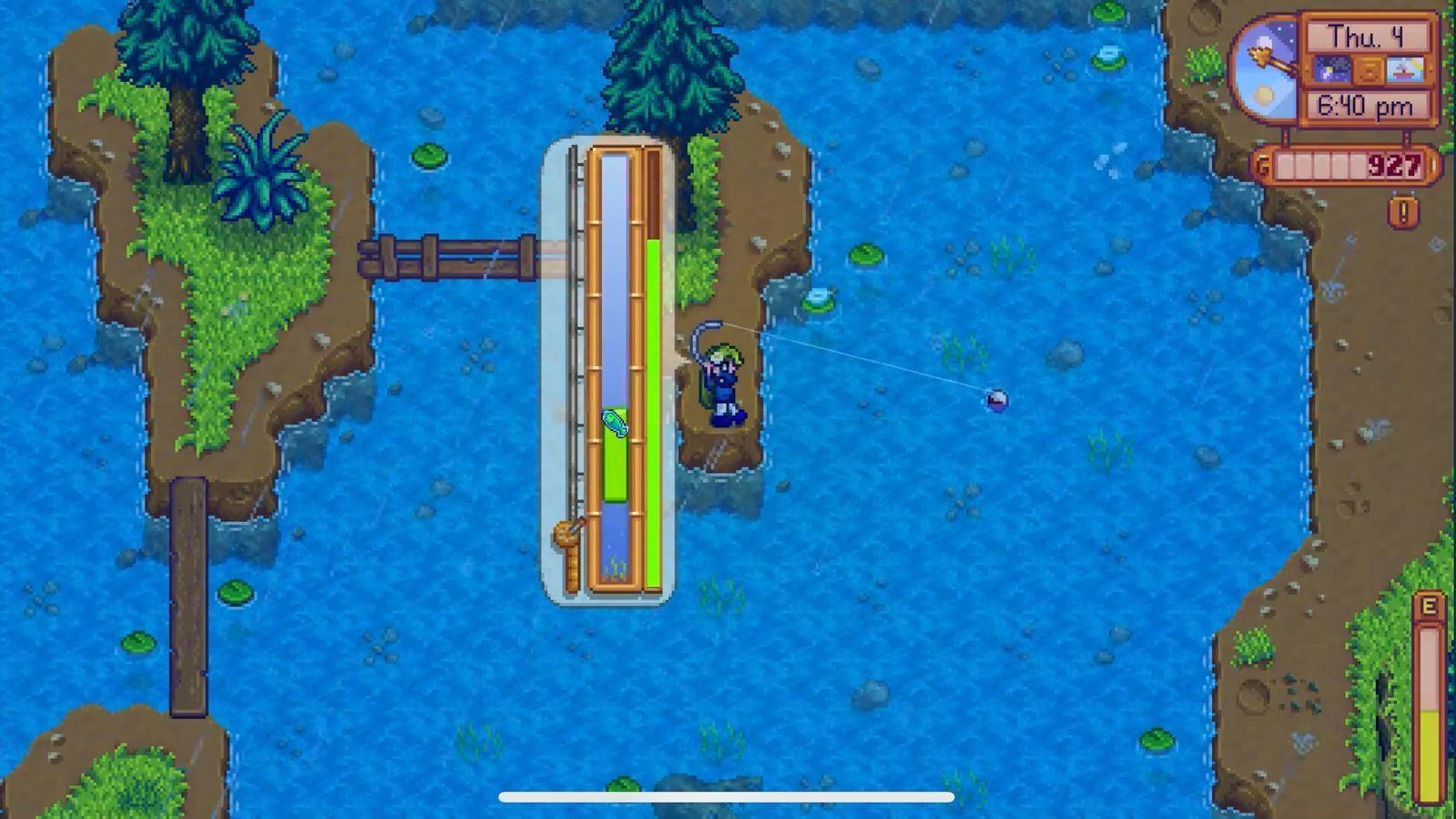Select the fish icon in the fishing bar

[x=615, y=421]
